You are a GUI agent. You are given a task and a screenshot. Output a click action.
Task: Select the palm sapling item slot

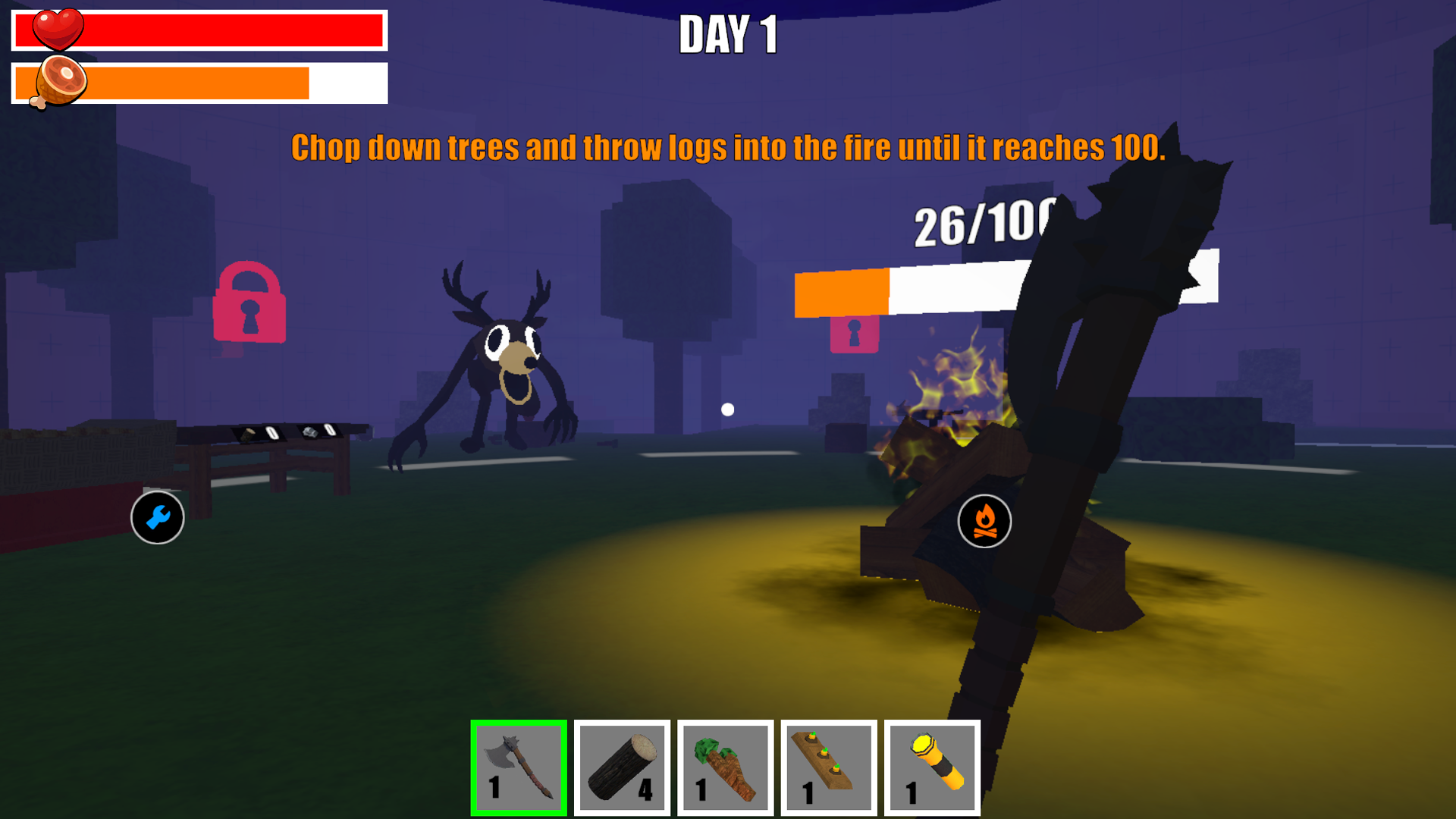tap(725, 766)
